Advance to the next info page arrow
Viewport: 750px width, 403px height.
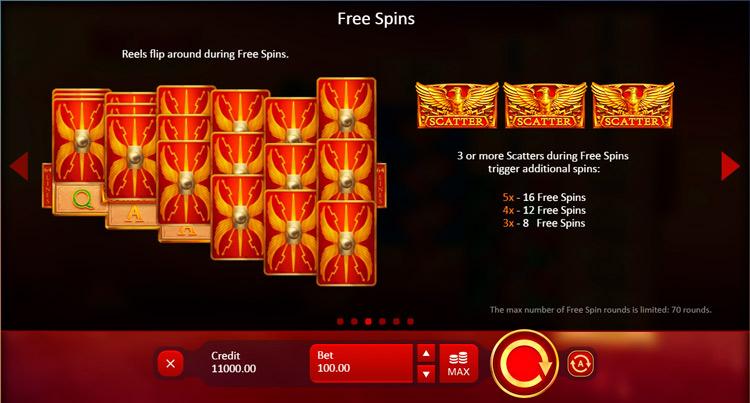(730, 166)
